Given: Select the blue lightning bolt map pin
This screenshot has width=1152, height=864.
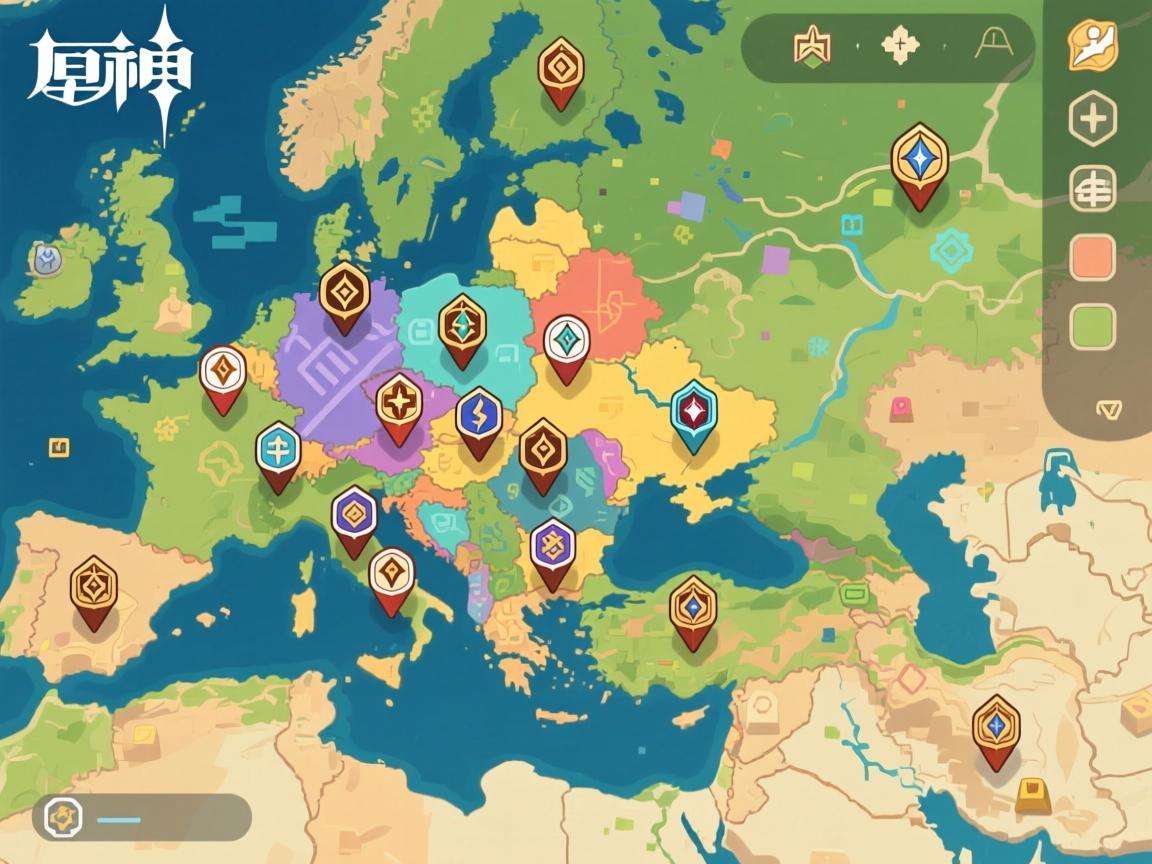Looking at the screenshot, I should (478, 418).
